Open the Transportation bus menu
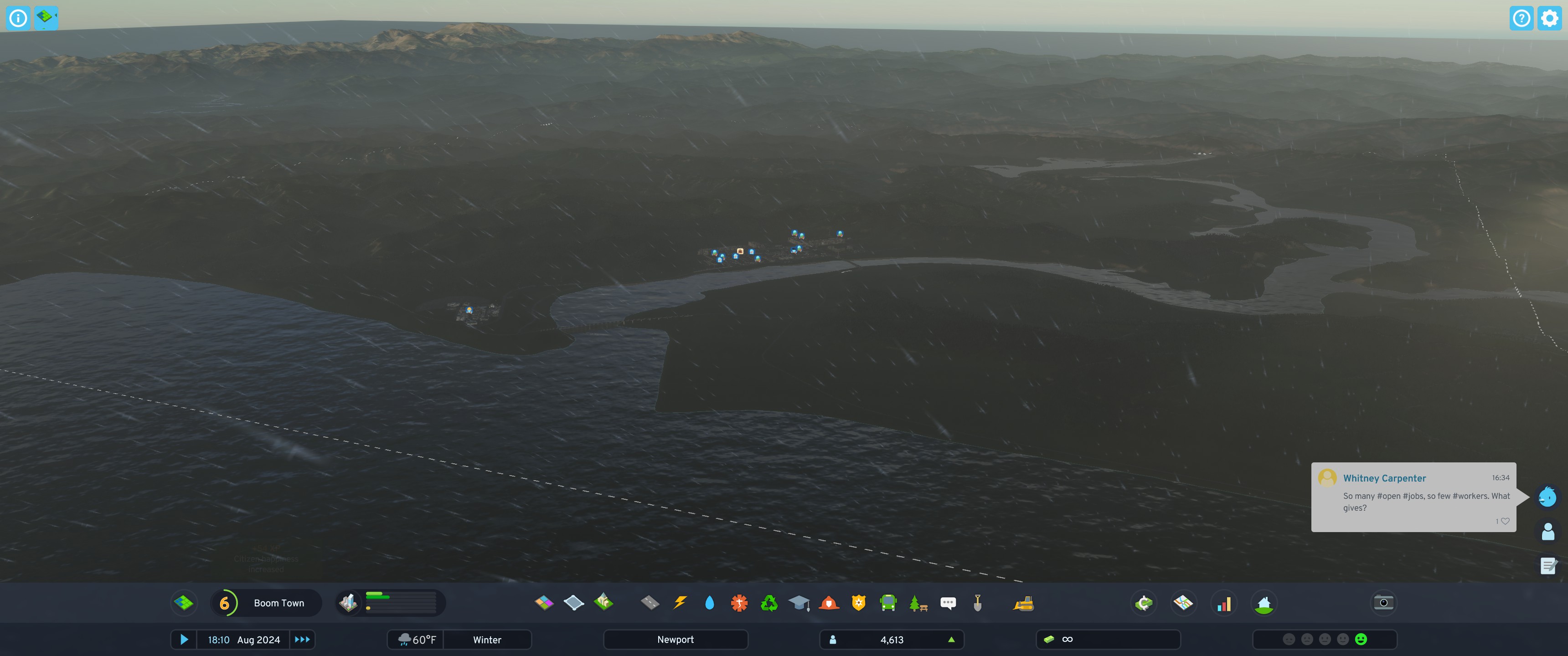Screen dimensions: 1568x656 (888, 603)
